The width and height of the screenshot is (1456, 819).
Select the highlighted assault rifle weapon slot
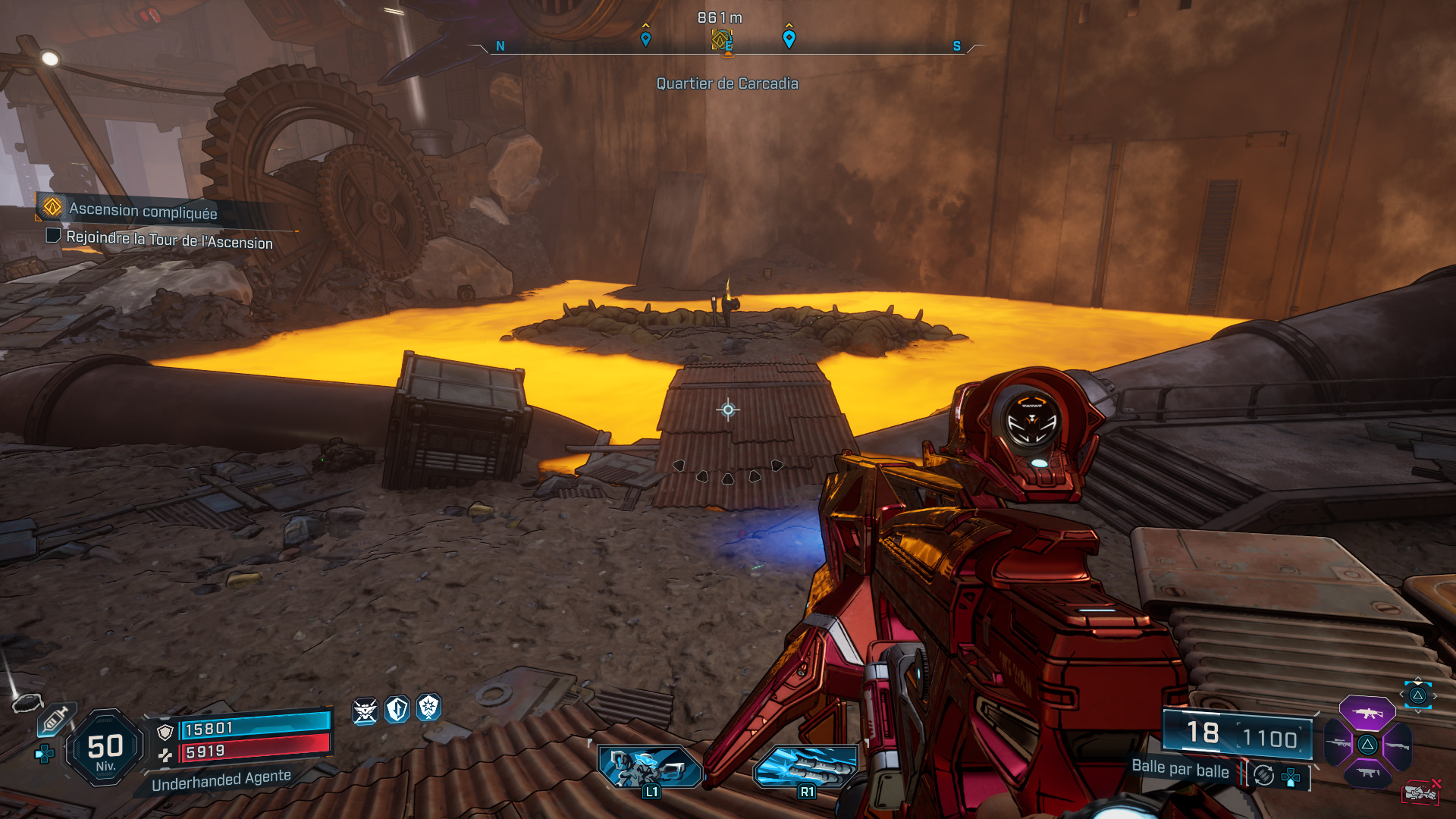(x=1367, y=713)
